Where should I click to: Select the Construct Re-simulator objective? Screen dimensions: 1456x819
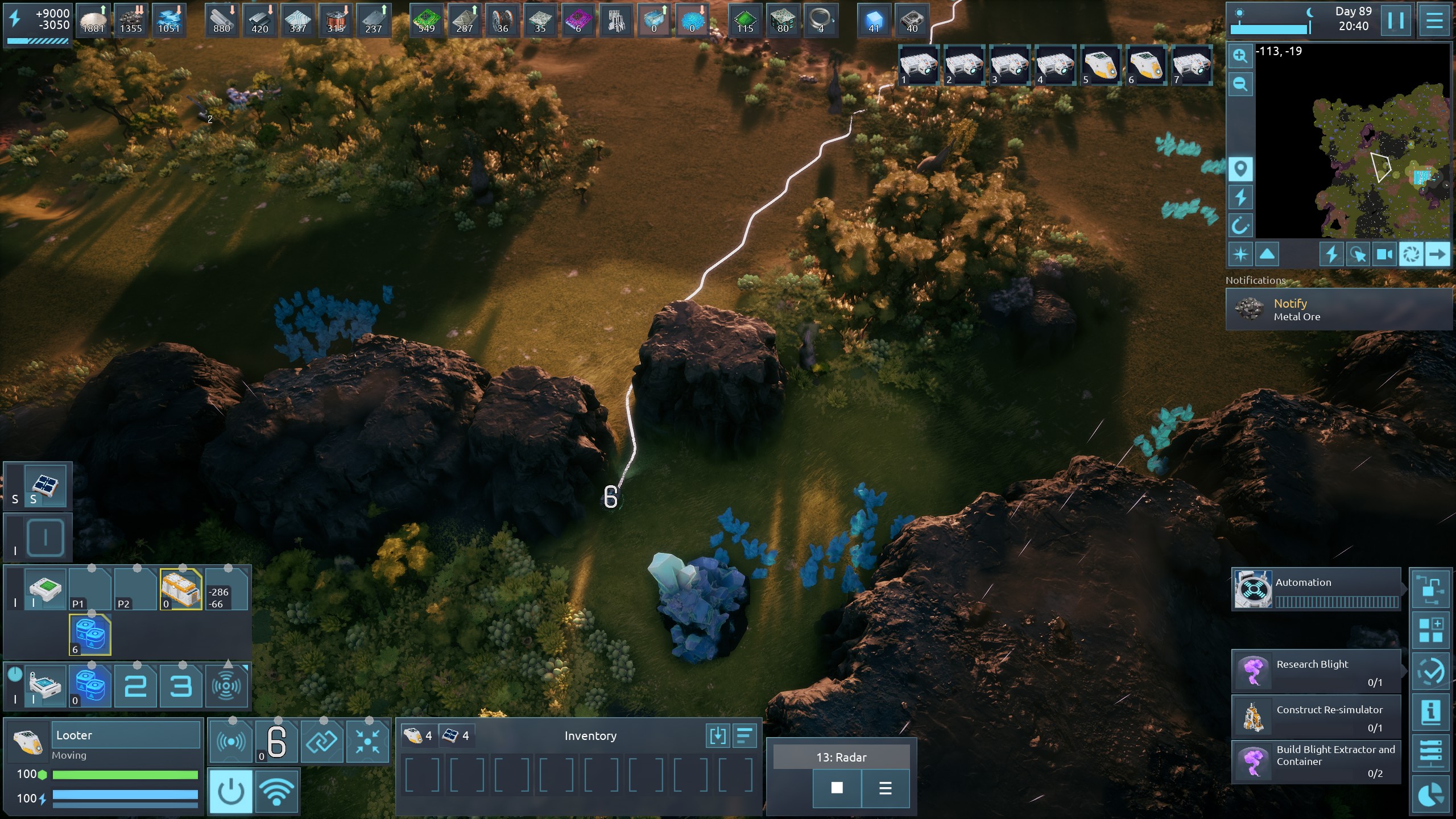[1316, 717]
